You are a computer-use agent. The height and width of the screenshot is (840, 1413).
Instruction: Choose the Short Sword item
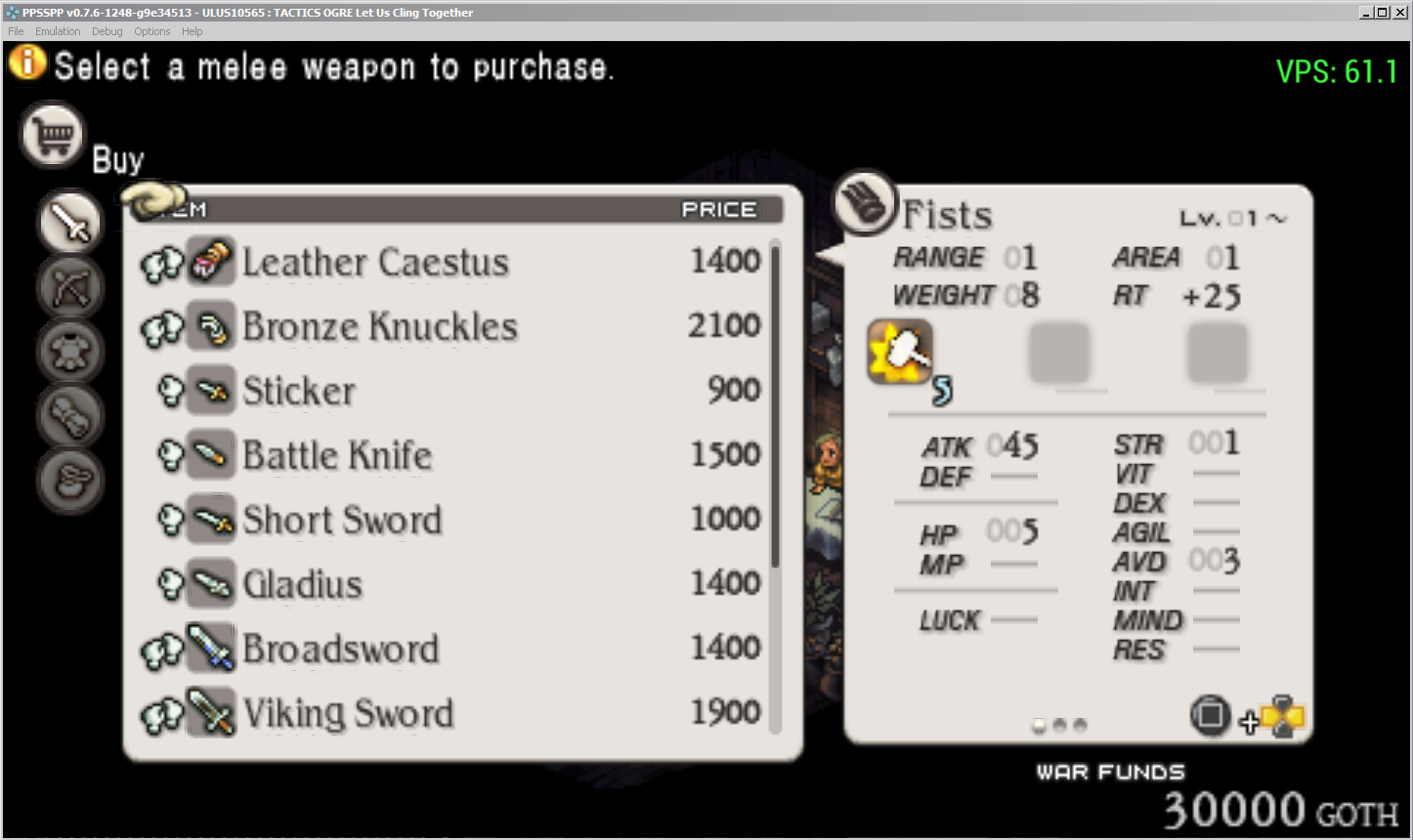point(342,520)
